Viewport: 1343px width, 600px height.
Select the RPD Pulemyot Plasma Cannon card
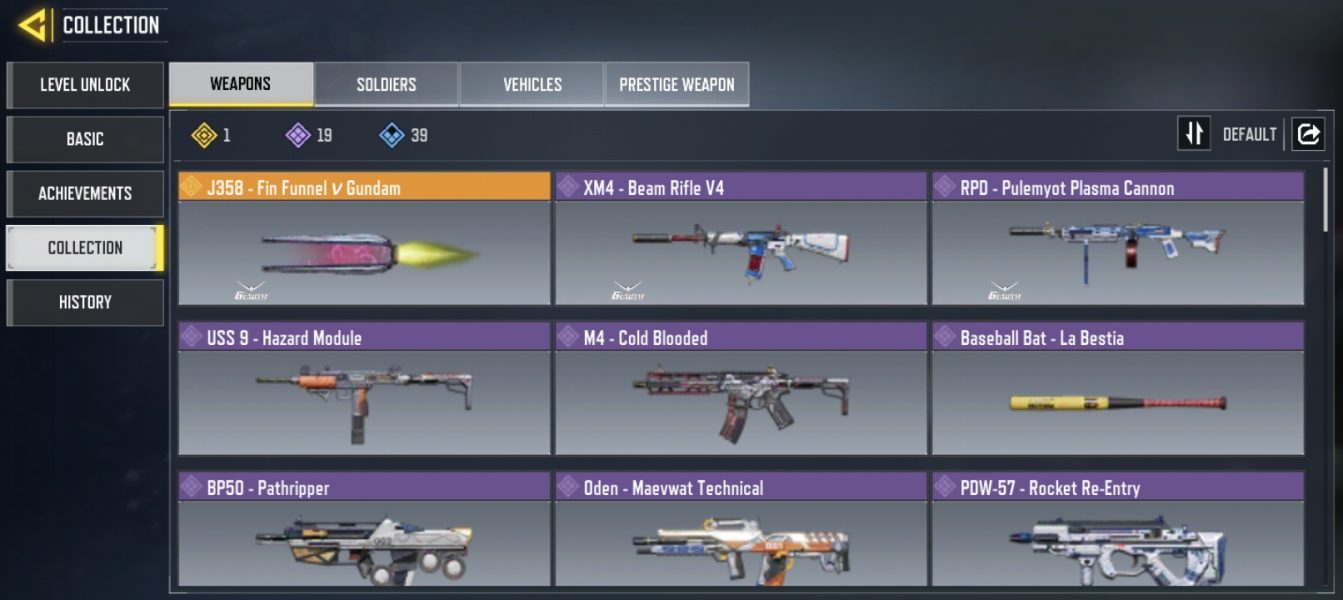[1118, 239]
